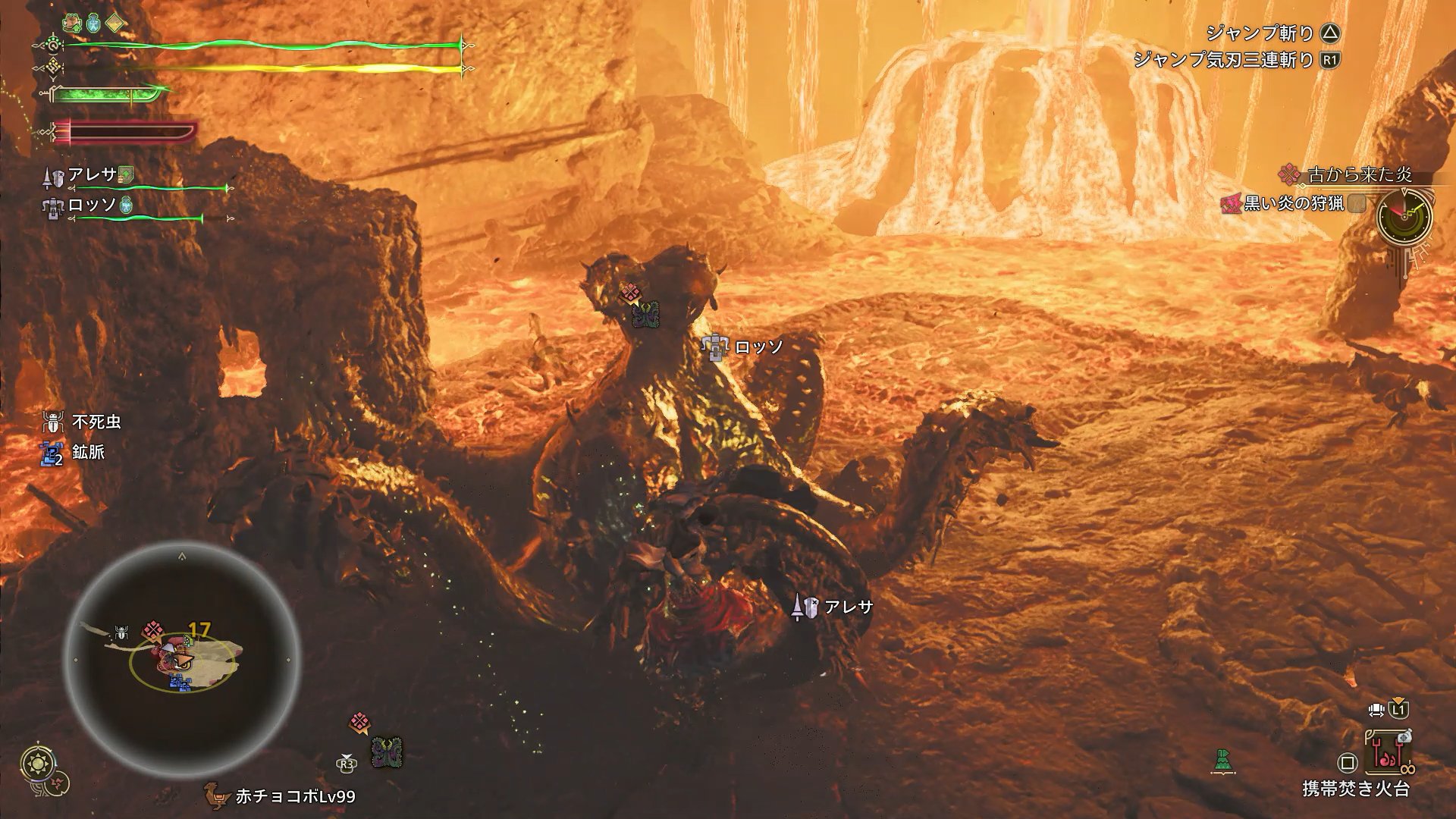Image resolution: width=1456 pixels, height=819 pixels.
Task: Click the quest timer clock icon
Action: point(1404,217)
